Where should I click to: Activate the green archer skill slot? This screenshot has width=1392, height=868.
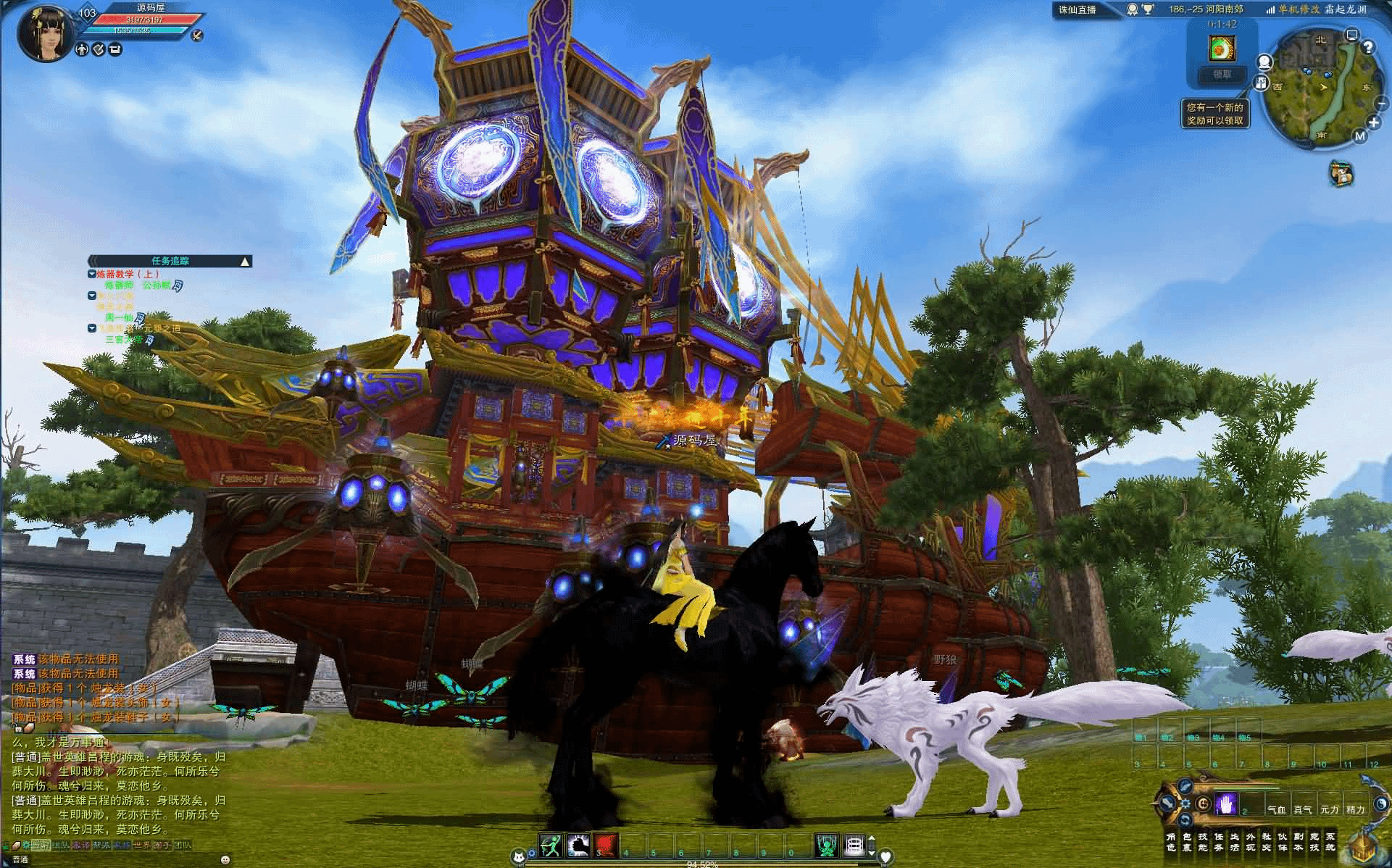click(551, 845)
